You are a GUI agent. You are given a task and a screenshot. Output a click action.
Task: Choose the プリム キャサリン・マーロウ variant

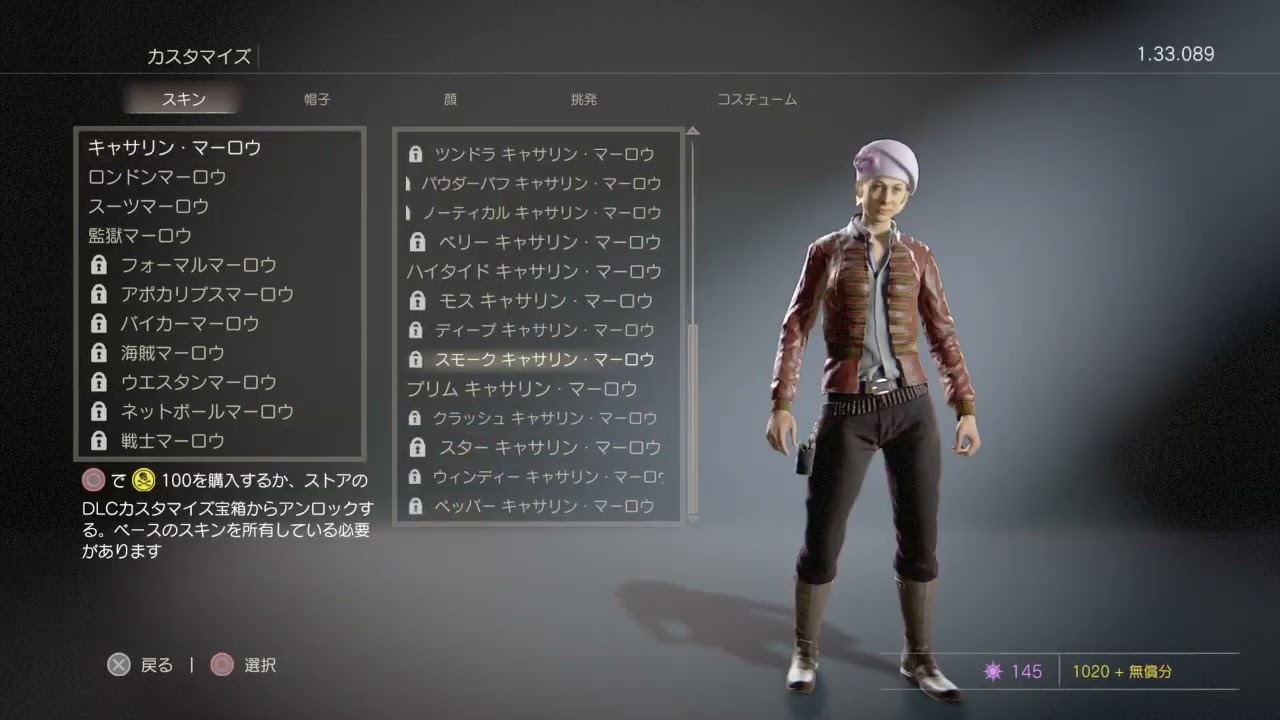pyautogui.click(x=521, y=388)
